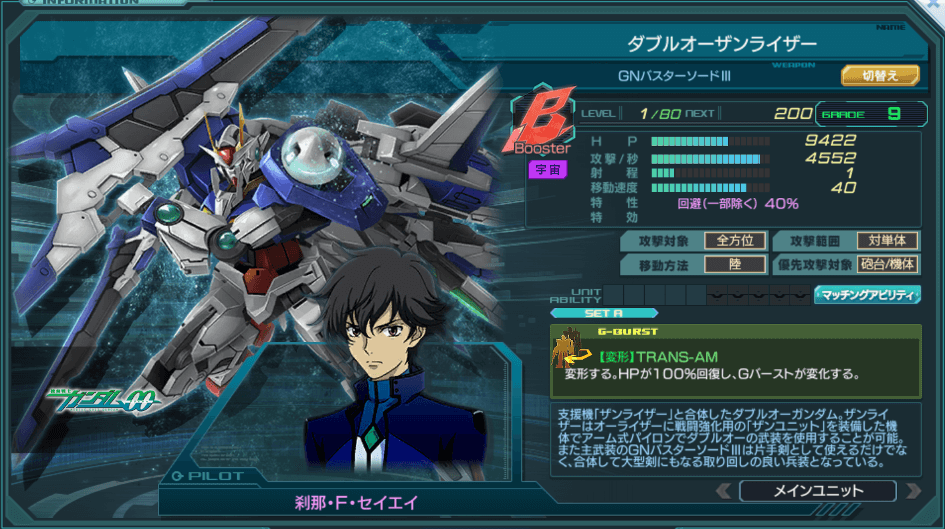Screen dimensions: 945x529
Task: Click the 切替え weapon switch button
Action: point(880,75)
